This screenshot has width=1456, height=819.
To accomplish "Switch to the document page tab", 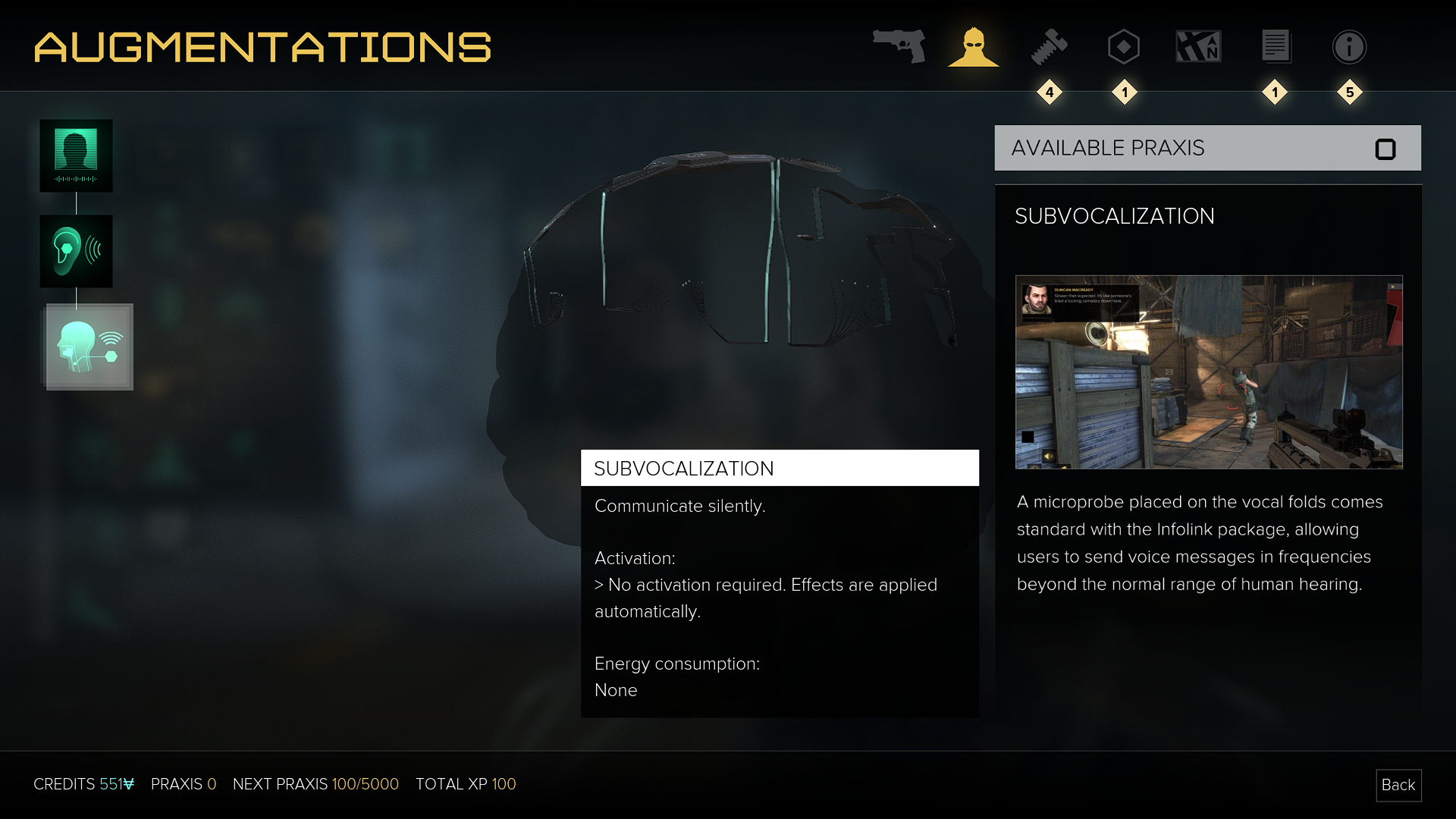I will tap(1276, 47).
